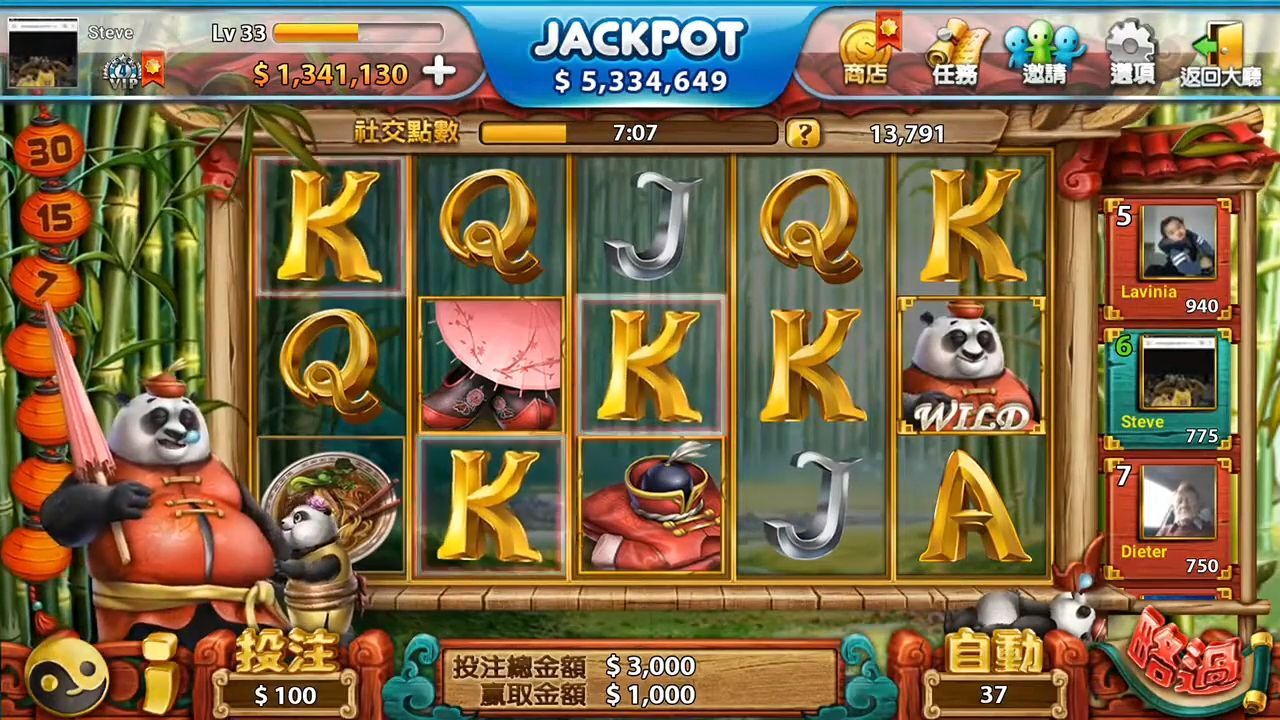The width and height of the screenshot is (1280, 720).
Task: Click the social points question mark
Action: click(802, 133)
